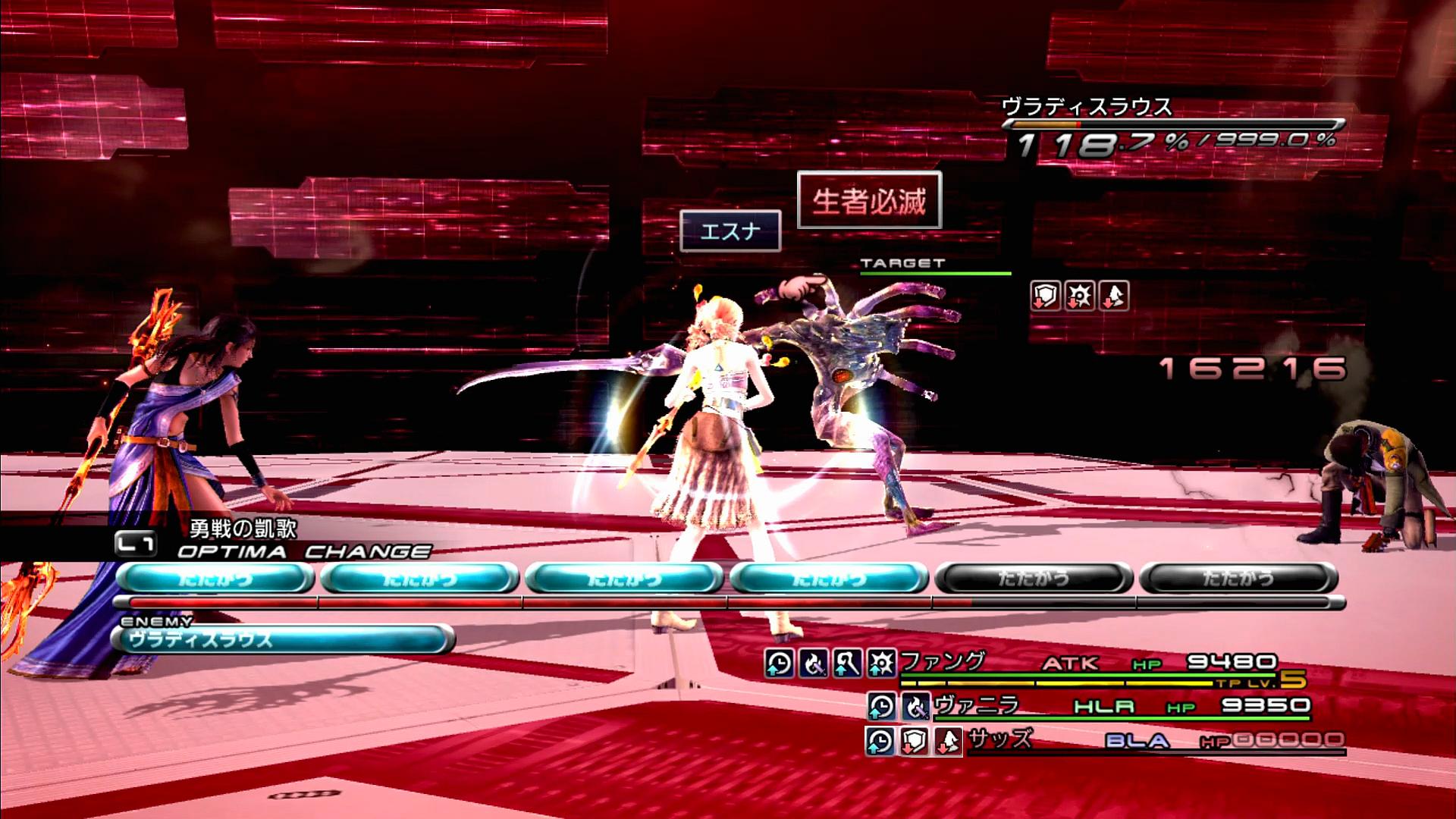Image resolution: width=1456 pixels, height=819 pixels.
Task: Select the ヴラディスラウス enemy target entry
Action: tap(282, 639)
